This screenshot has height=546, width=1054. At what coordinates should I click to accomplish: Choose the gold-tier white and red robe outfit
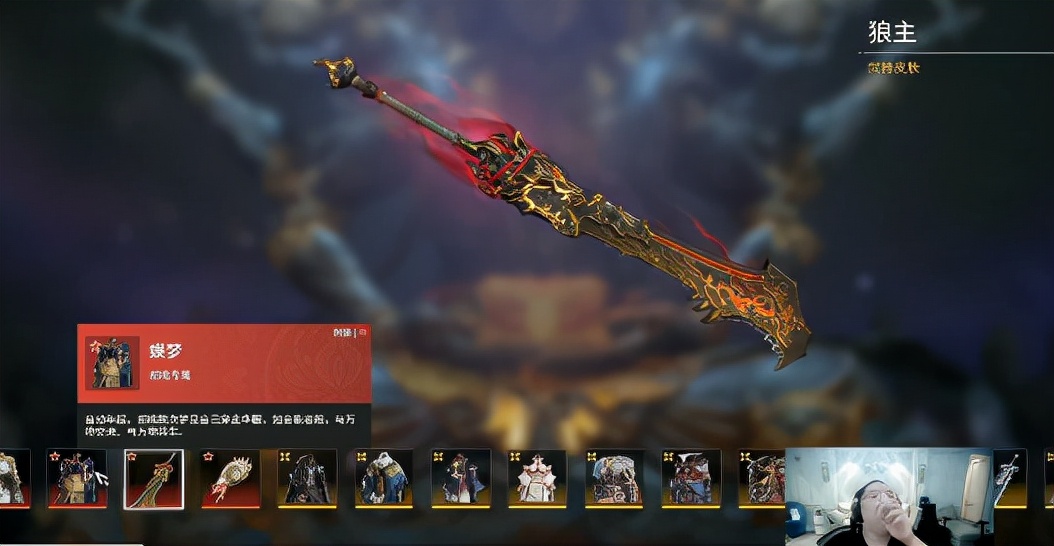(x=537, y=478)
